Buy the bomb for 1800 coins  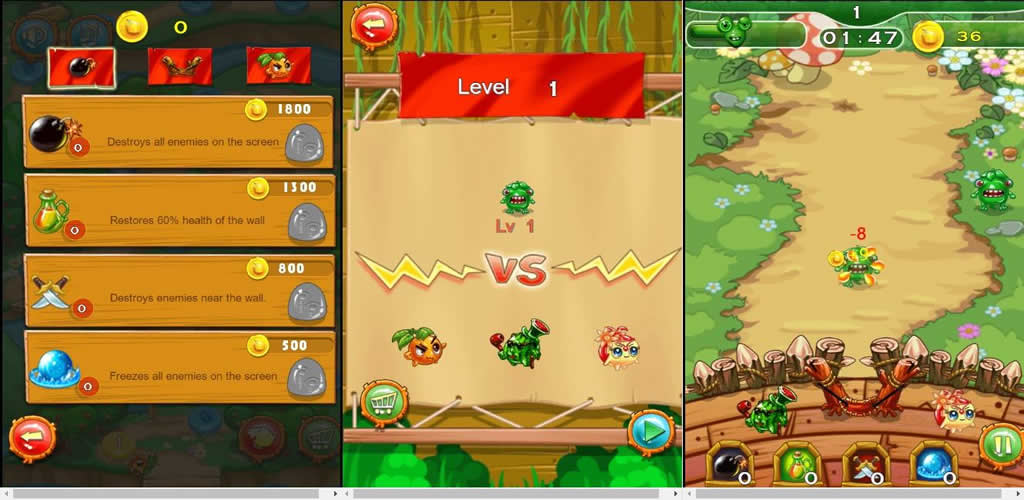304,145
